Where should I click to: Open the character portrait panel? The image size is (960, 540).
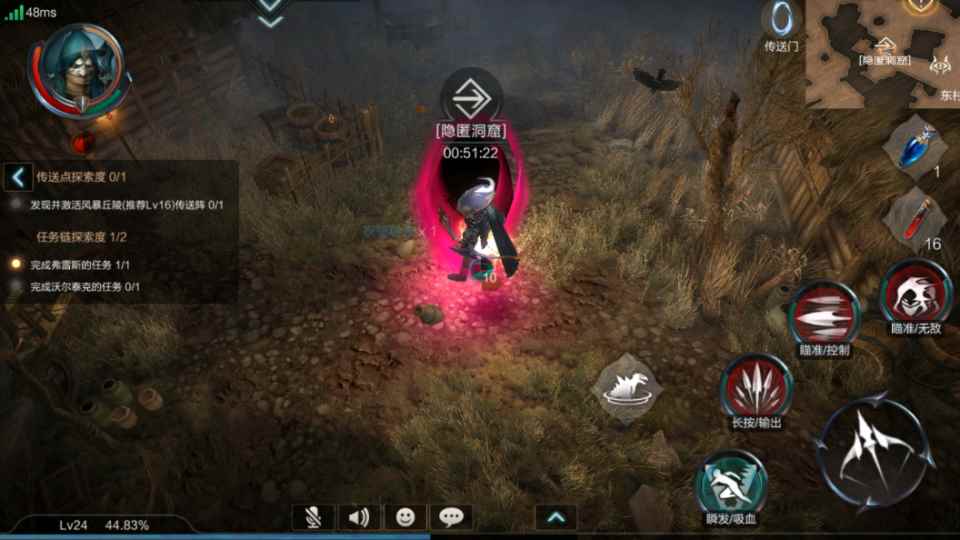(x=78, y=70)
